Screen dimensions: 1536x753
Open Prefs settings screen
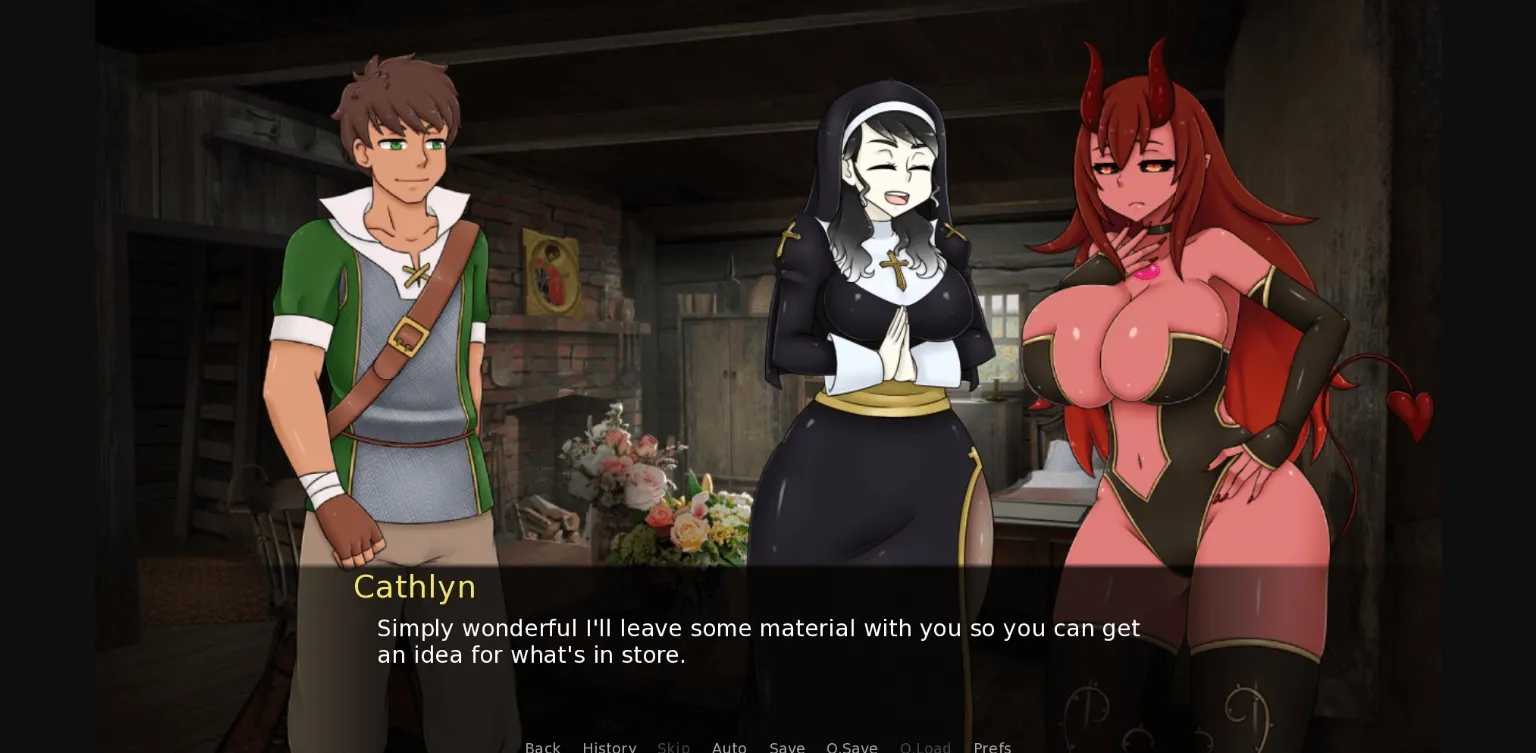[992, 747]
